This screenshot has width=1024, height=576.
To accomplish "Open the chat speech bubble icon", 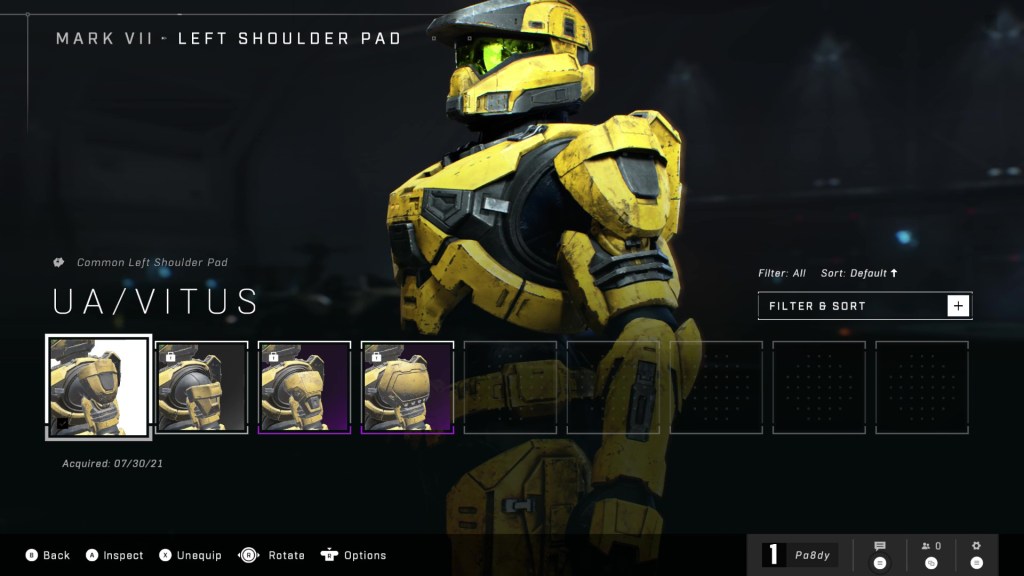I will click(880, 553).
